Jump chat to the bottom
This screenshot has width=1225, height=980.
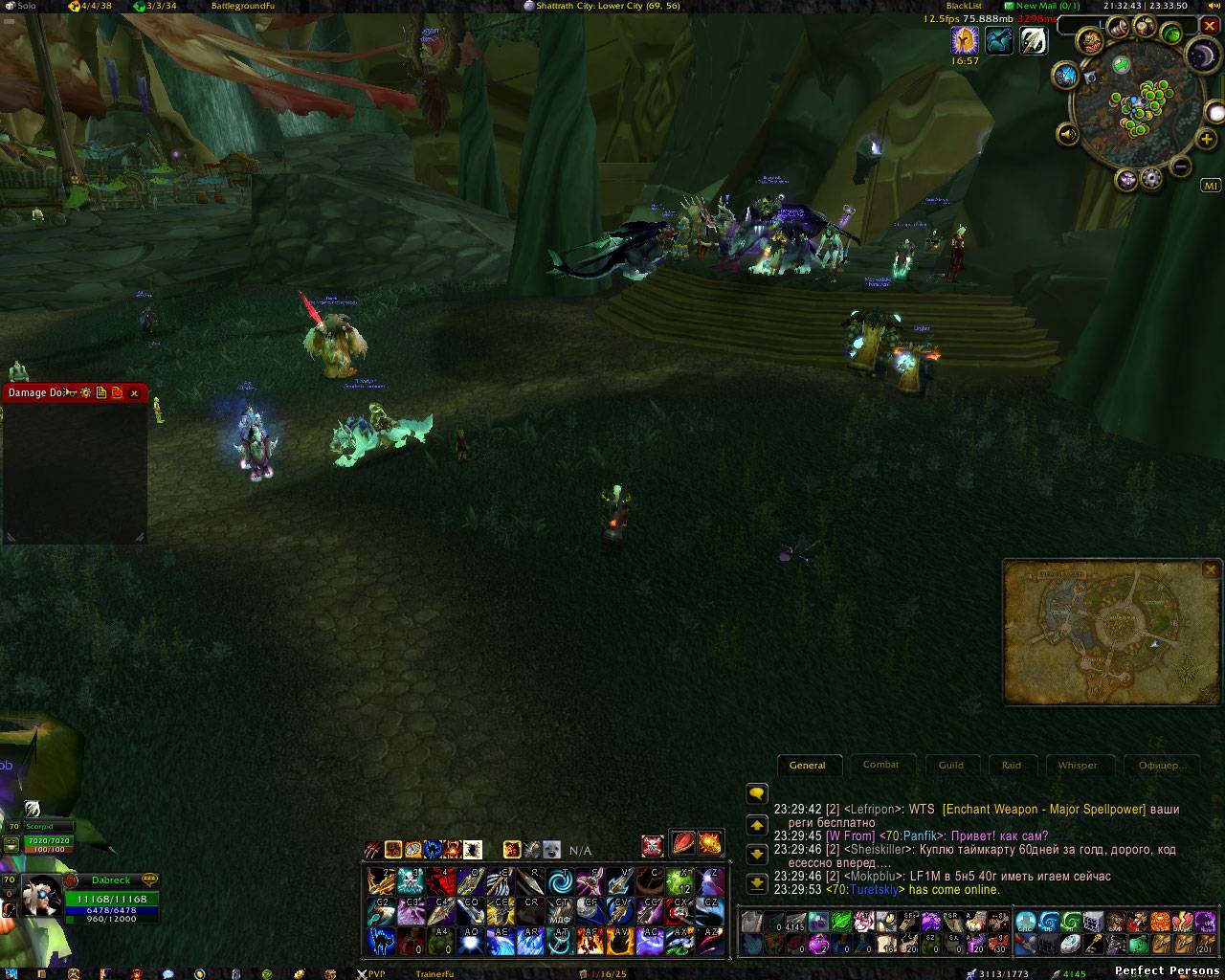pos(757,883)
